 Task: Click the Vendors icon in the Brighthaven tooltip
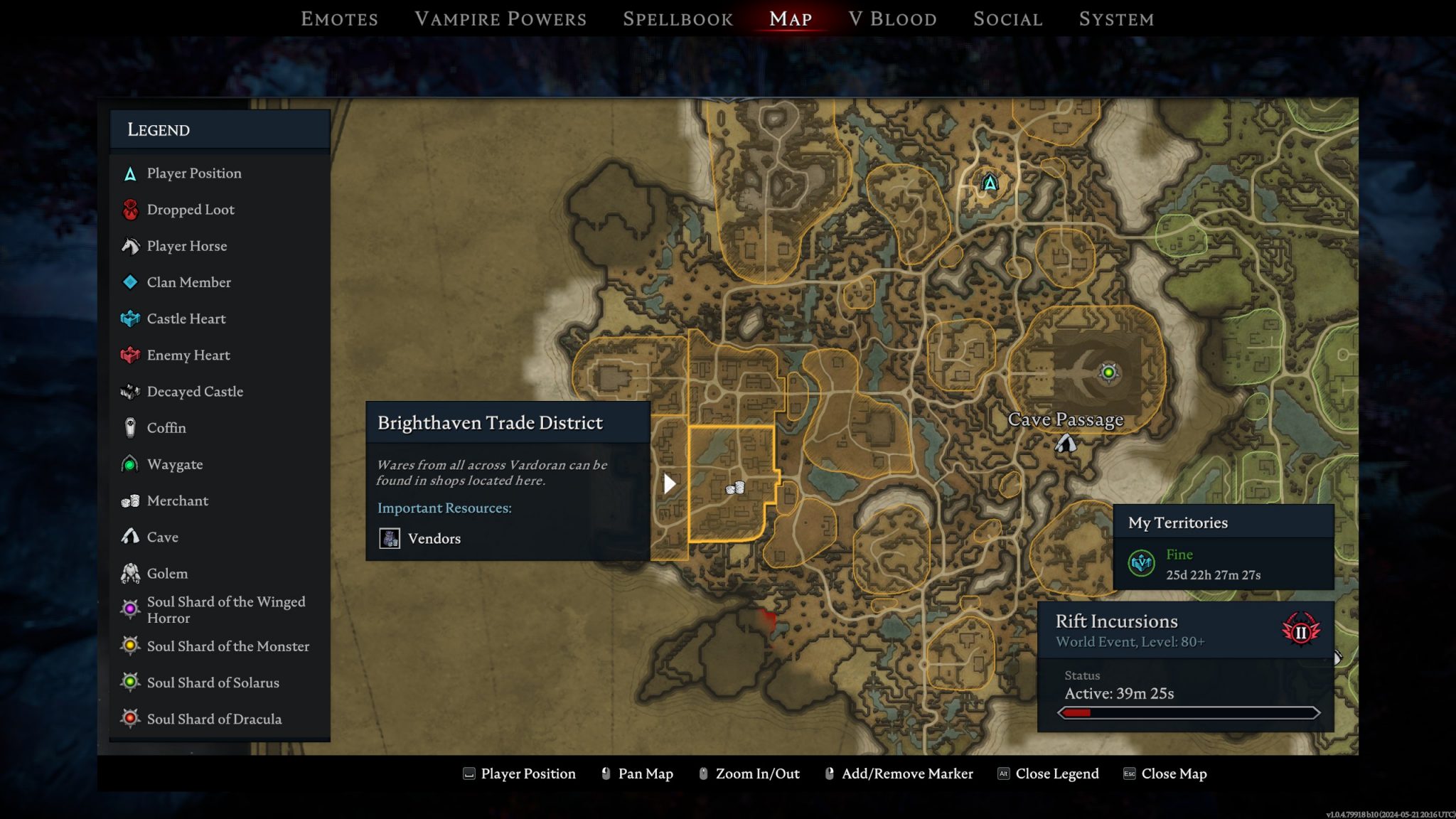tap(389, 538)
